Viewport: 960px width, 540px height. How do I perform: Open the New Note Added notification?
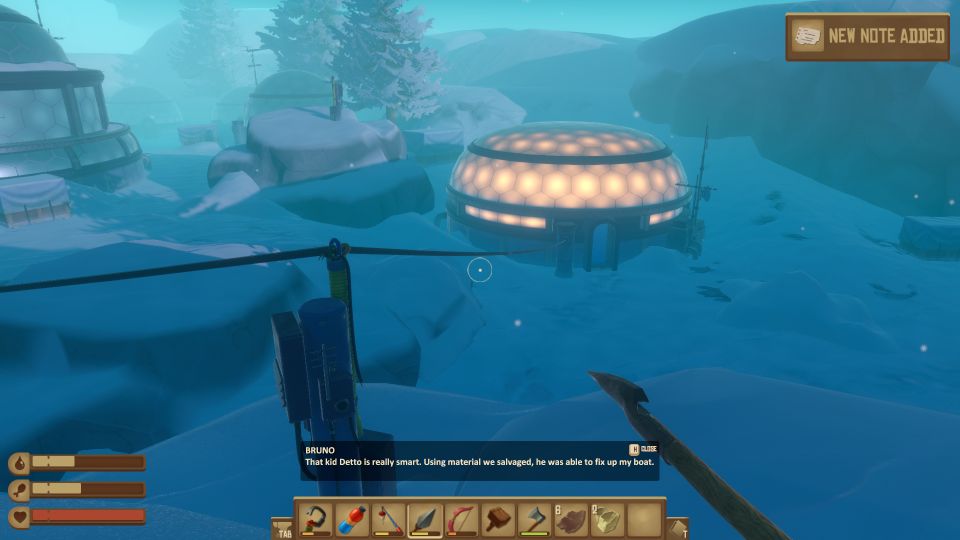click(x=867, y=37)
